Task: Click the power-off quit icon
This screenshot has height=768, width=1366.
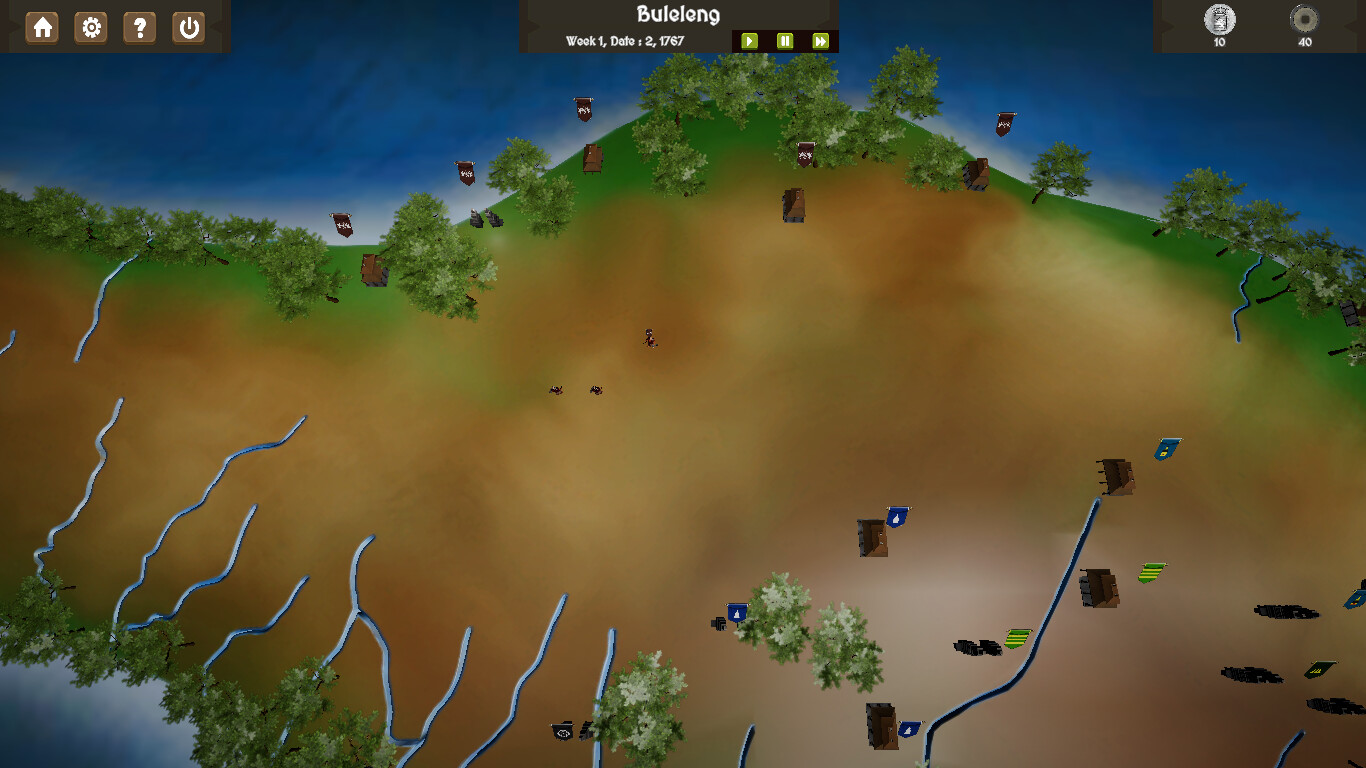Action: (x=189, y=28)
